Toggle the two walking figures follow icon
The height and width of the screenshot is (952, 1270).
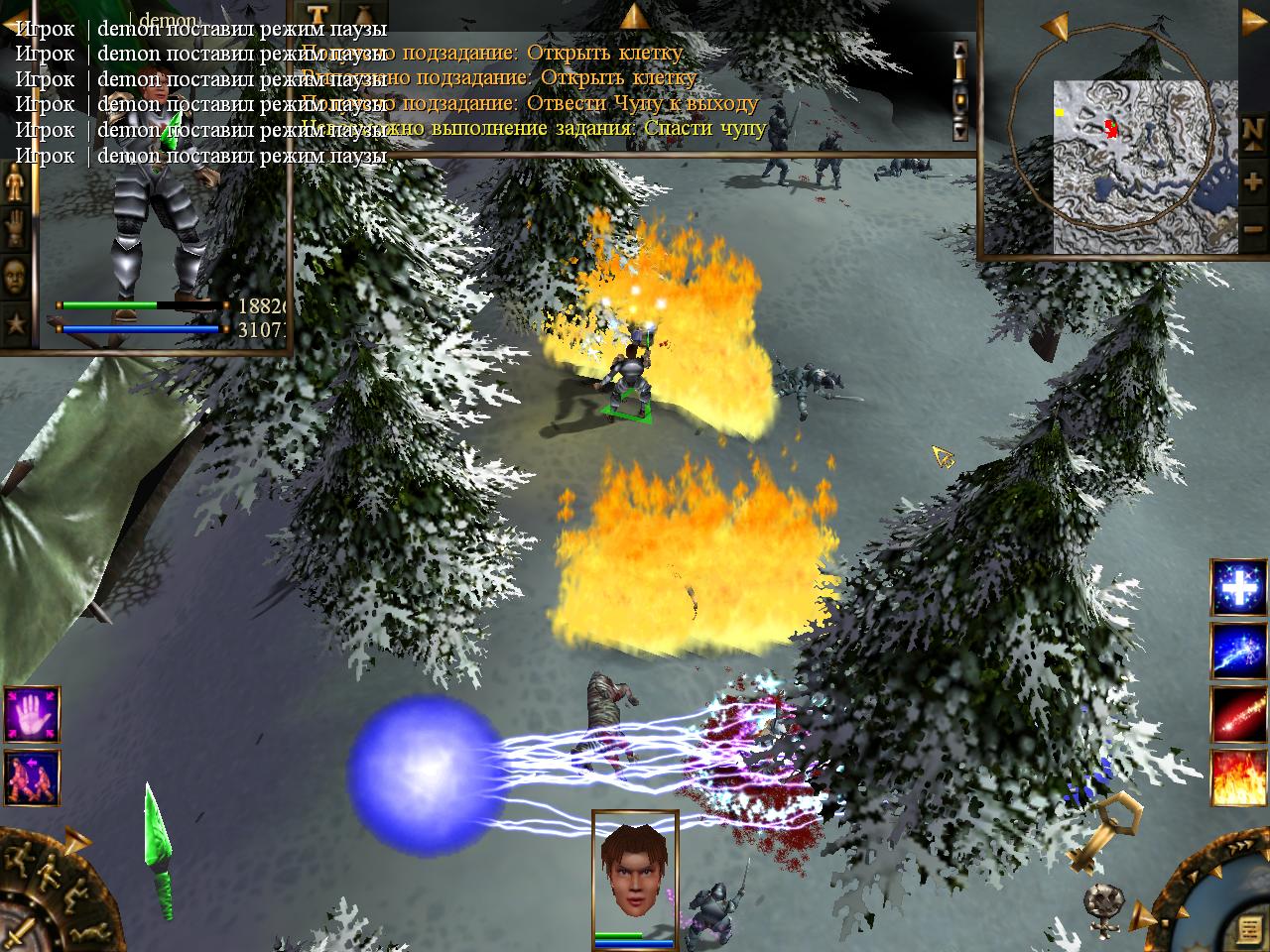tap(32, 776)
